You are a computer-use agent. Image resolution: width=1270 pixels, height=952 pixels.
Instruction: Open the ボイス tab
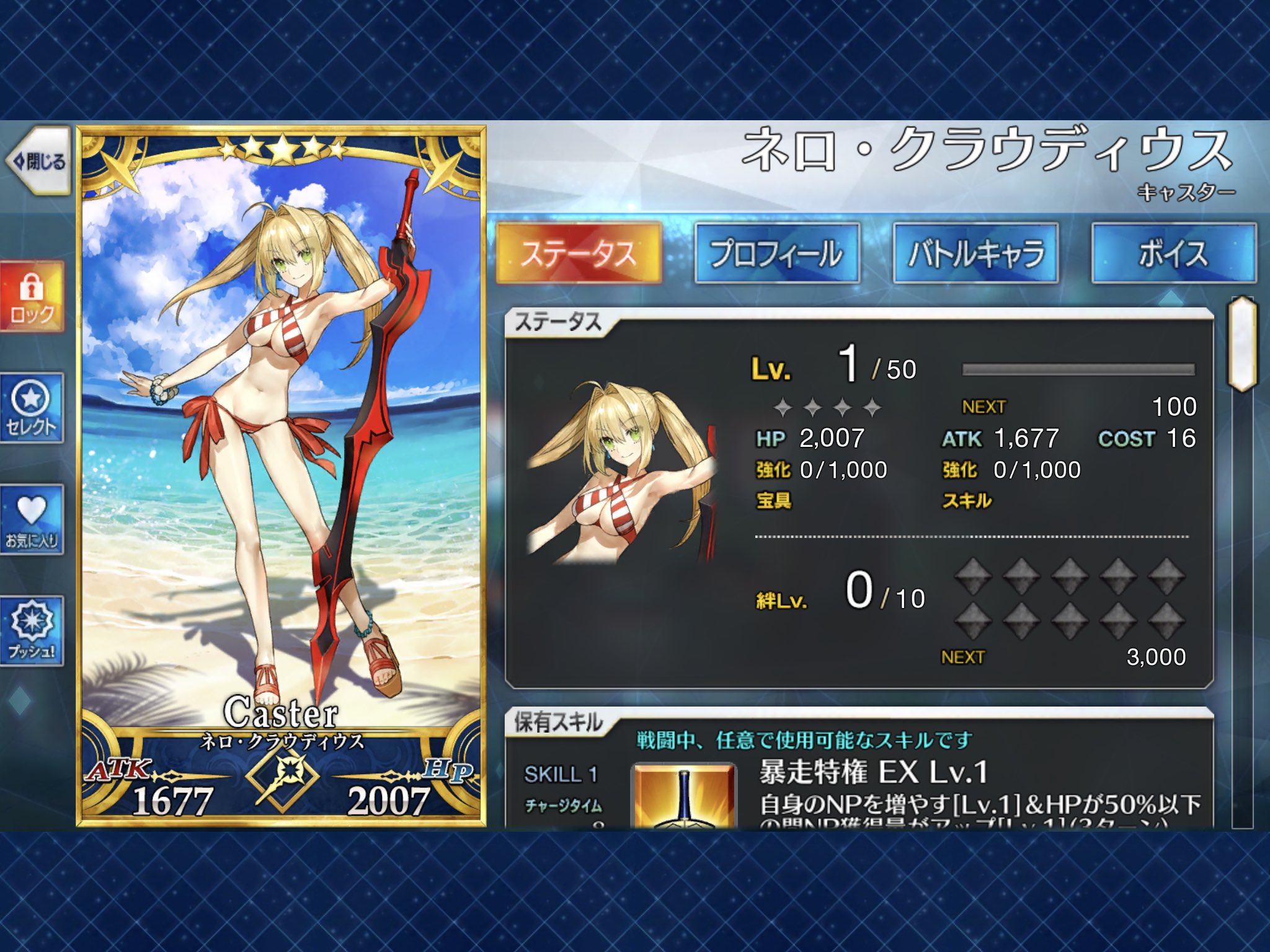[1173, 253]
